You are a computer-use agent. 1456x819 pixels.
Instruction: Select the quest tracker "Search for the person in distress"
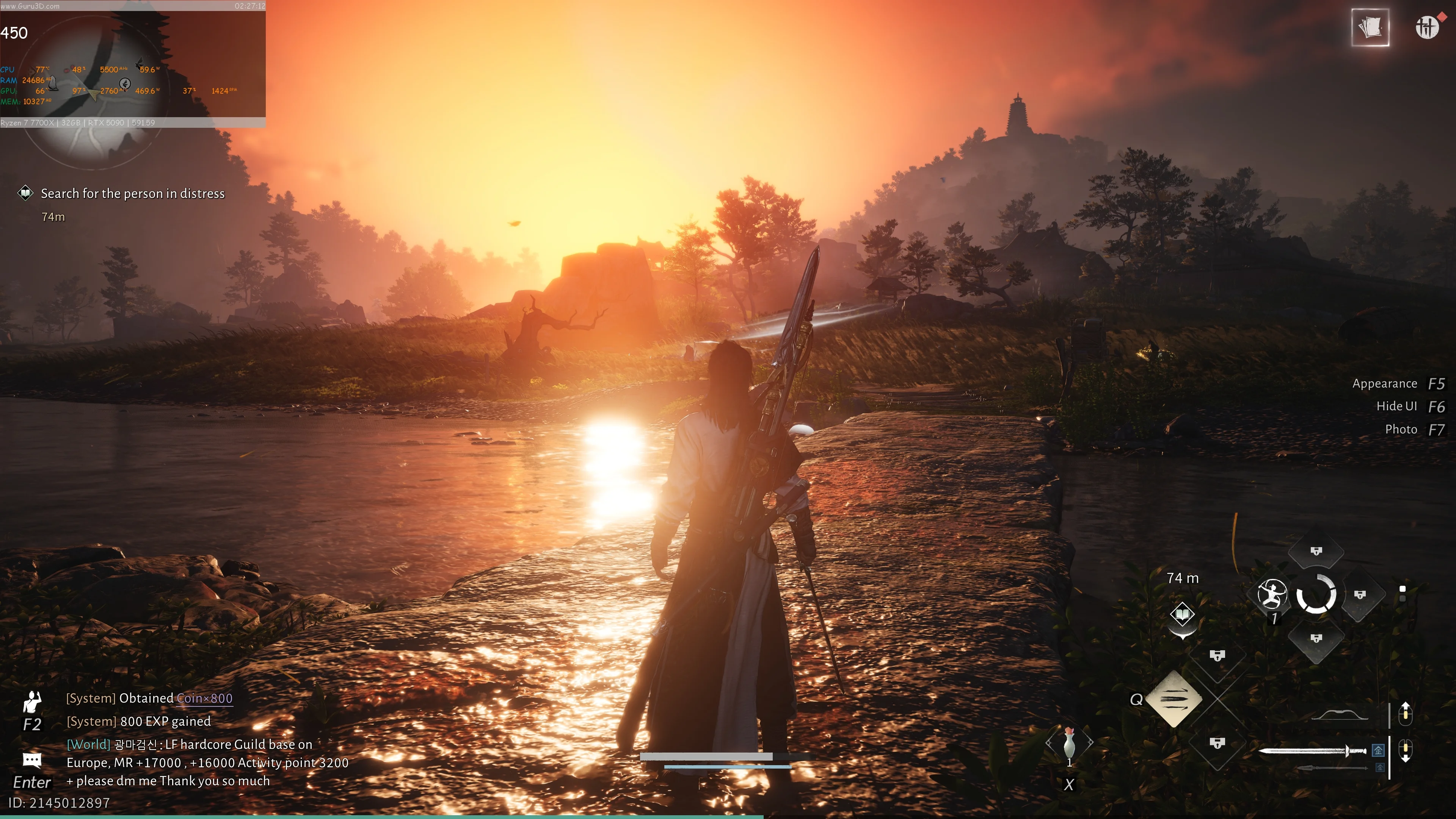point(132,194)
